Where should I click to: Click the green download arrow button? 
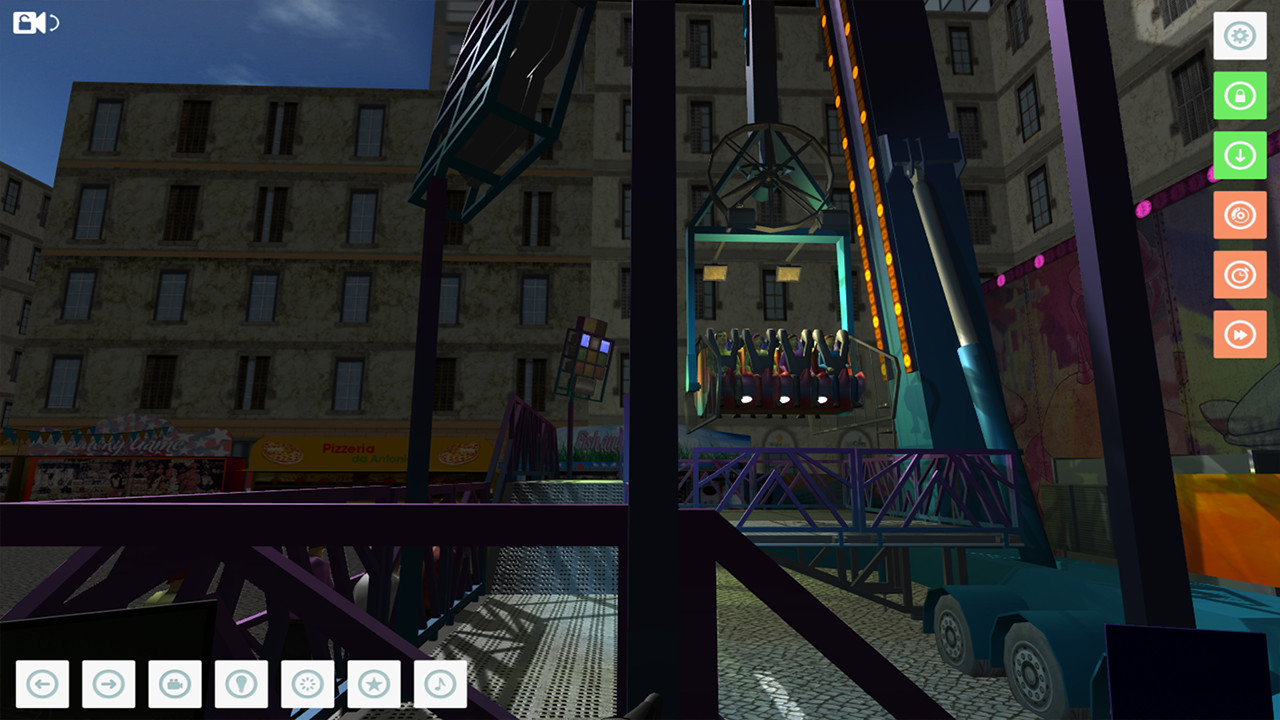(1240, 155)
